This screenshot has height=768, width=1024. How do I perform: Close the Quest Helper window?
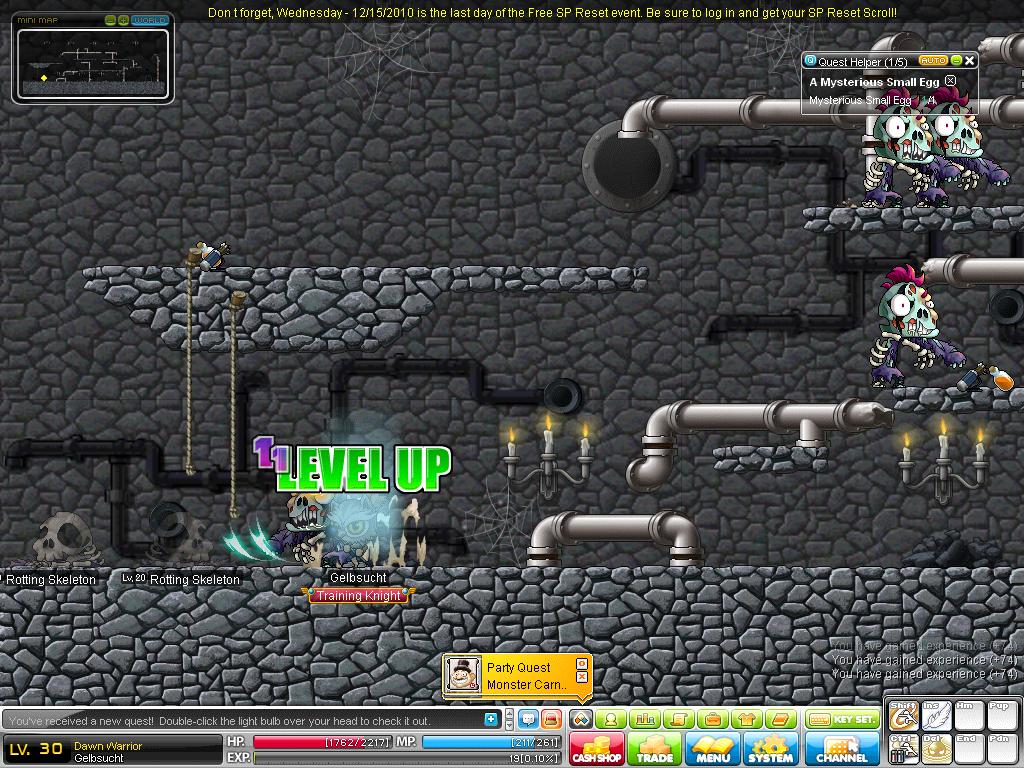[969, 61]
